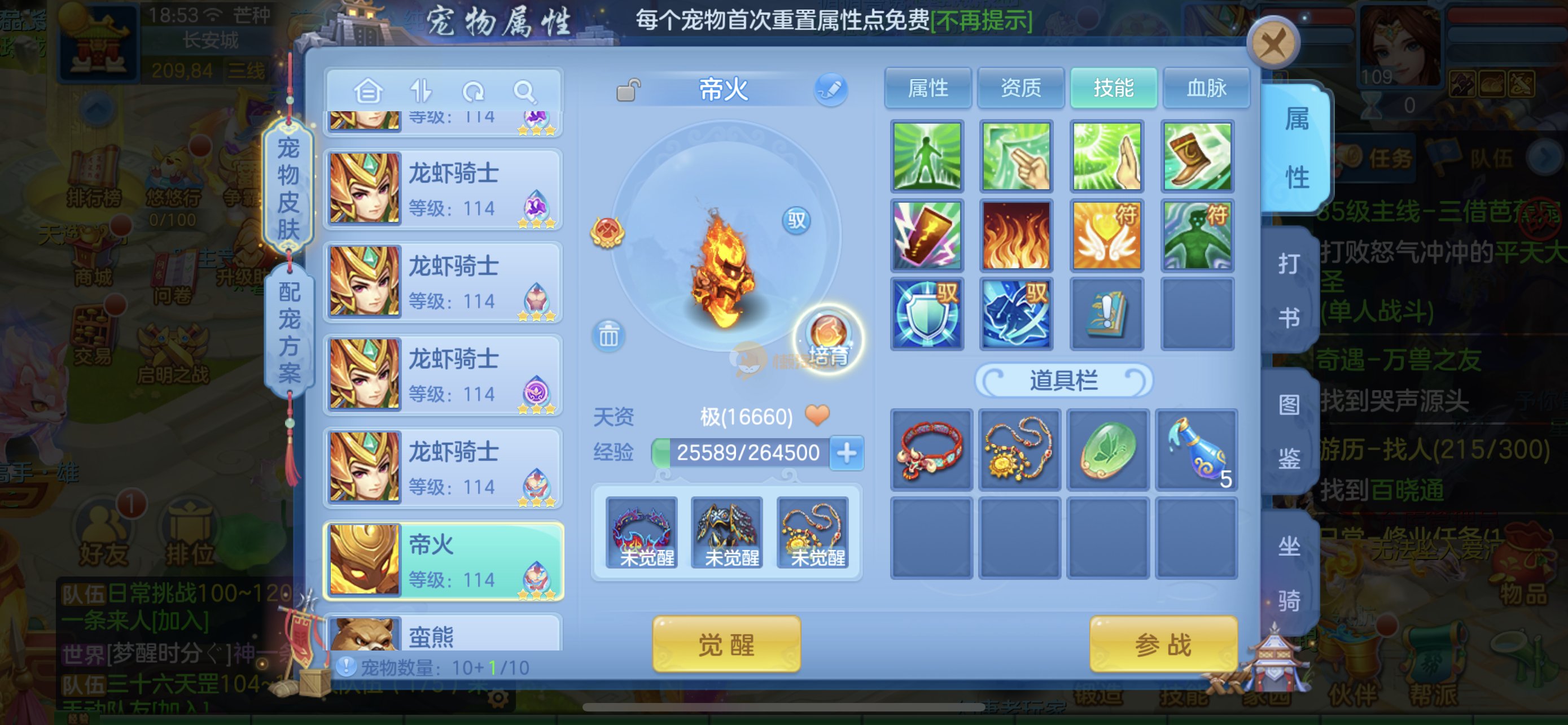Switch to the 属性 tab
Image resolution: width=1568 pixels, height=725 pixels.
[928, 88]
